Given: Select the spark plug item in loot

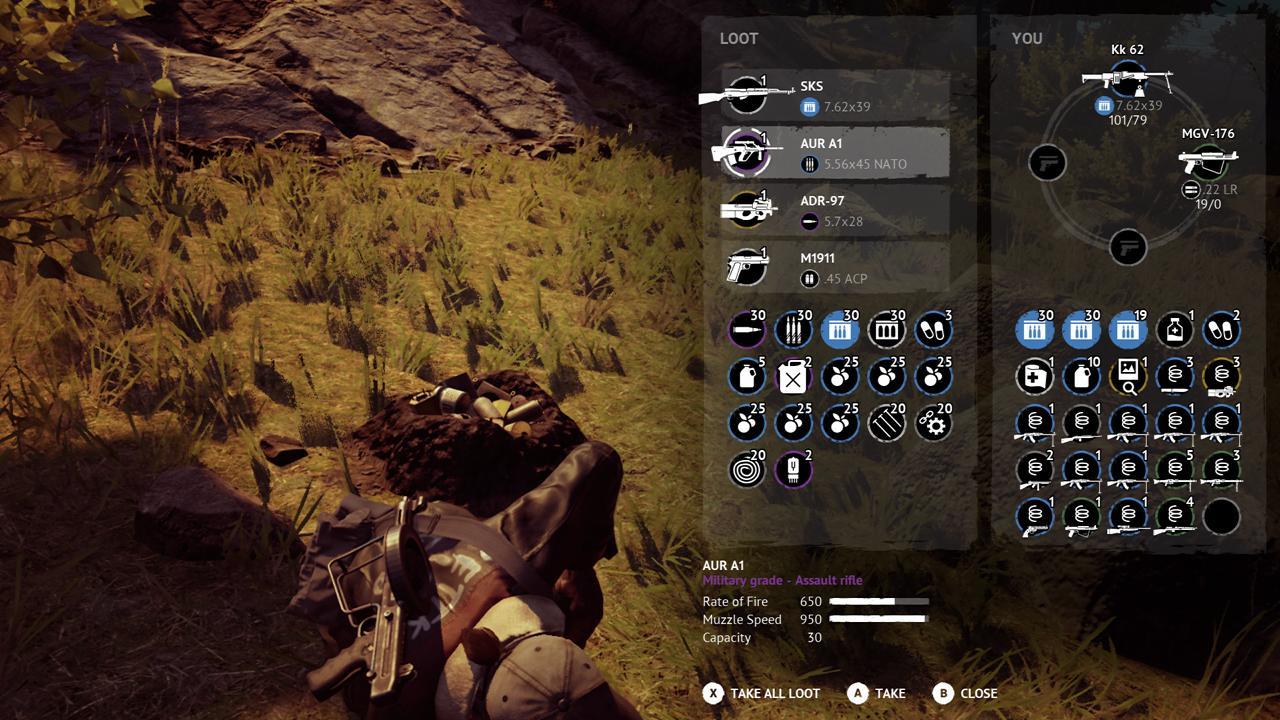Looking at the screenshot, I should pos(793,471).
